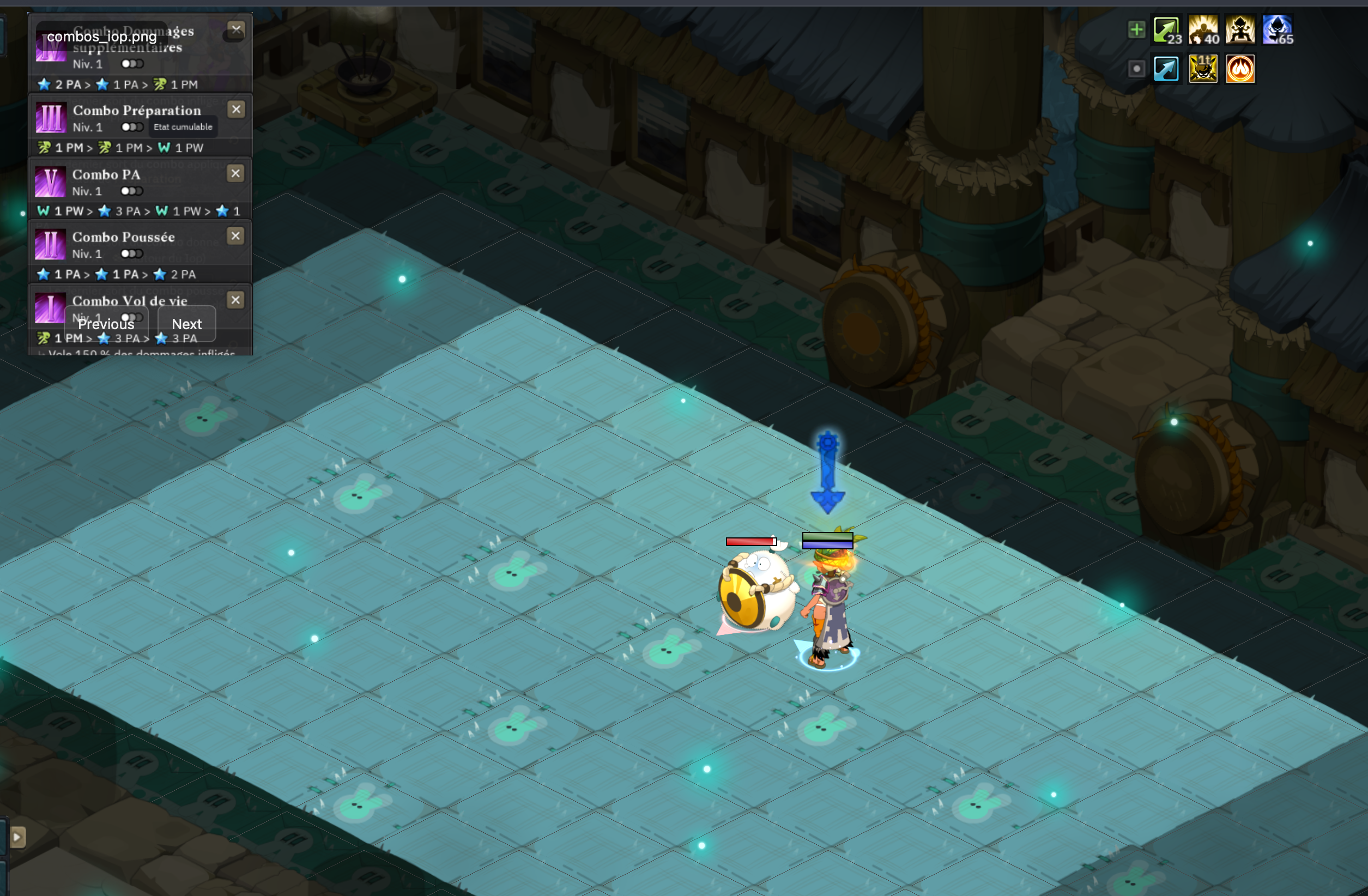Screen dimensions: 1368x896
Task: Inspect the orange flame state icon
Action: (1240, 69)
